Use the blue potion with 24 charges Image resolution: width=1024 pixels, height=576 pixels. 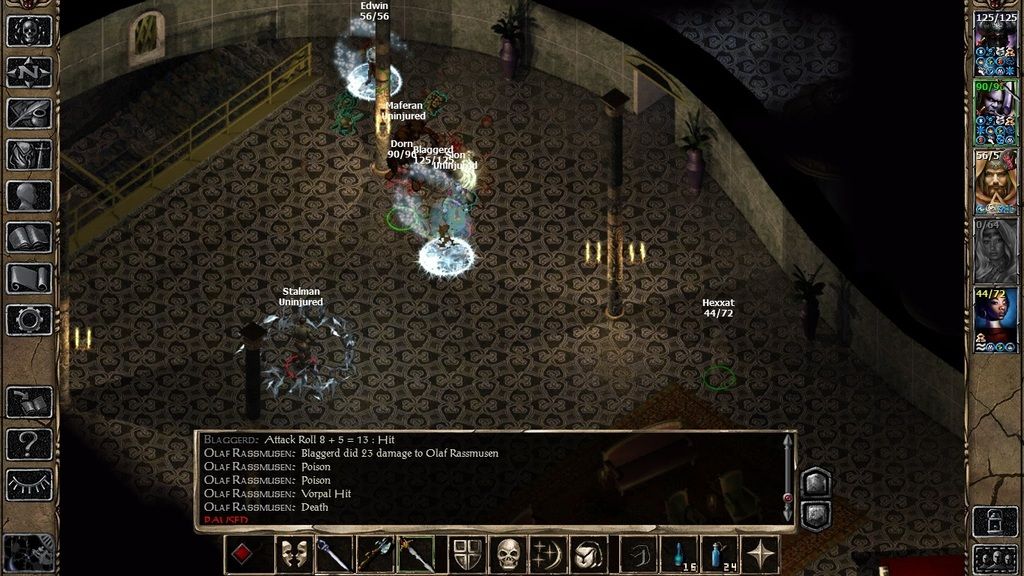(x=720, y=555)
